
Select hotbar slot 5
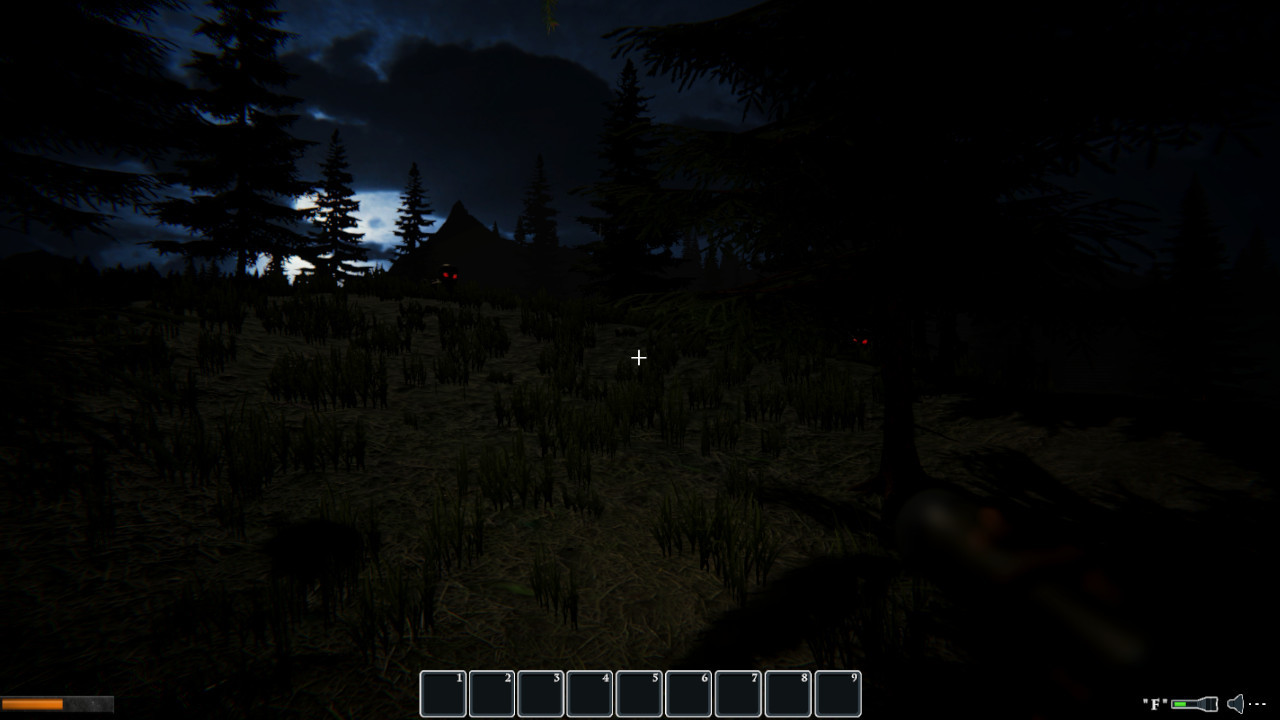point(638,693)
